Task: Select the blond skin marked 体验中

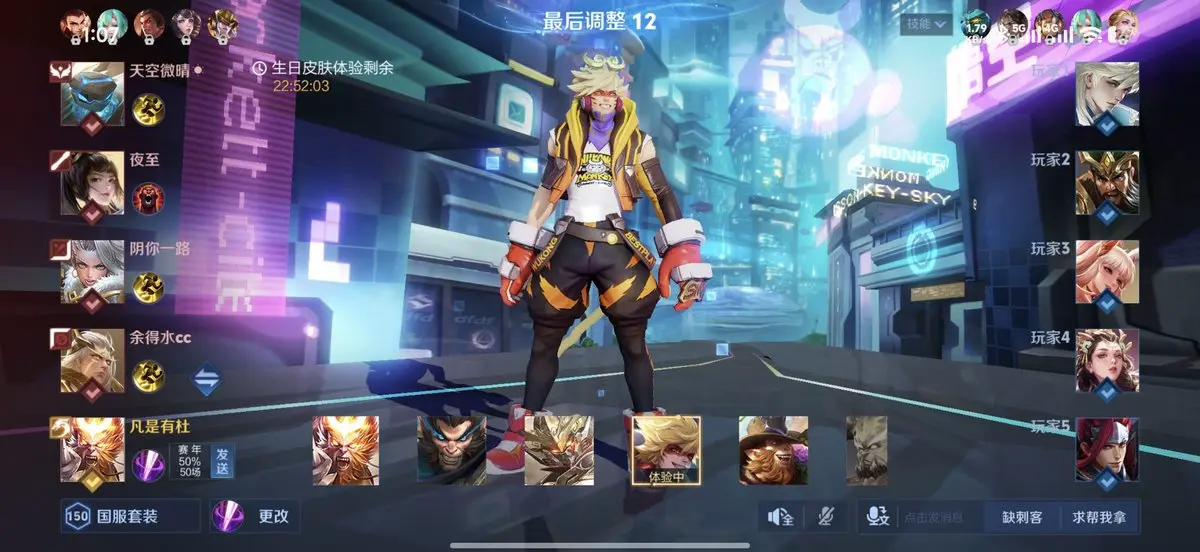Action: 667,450
